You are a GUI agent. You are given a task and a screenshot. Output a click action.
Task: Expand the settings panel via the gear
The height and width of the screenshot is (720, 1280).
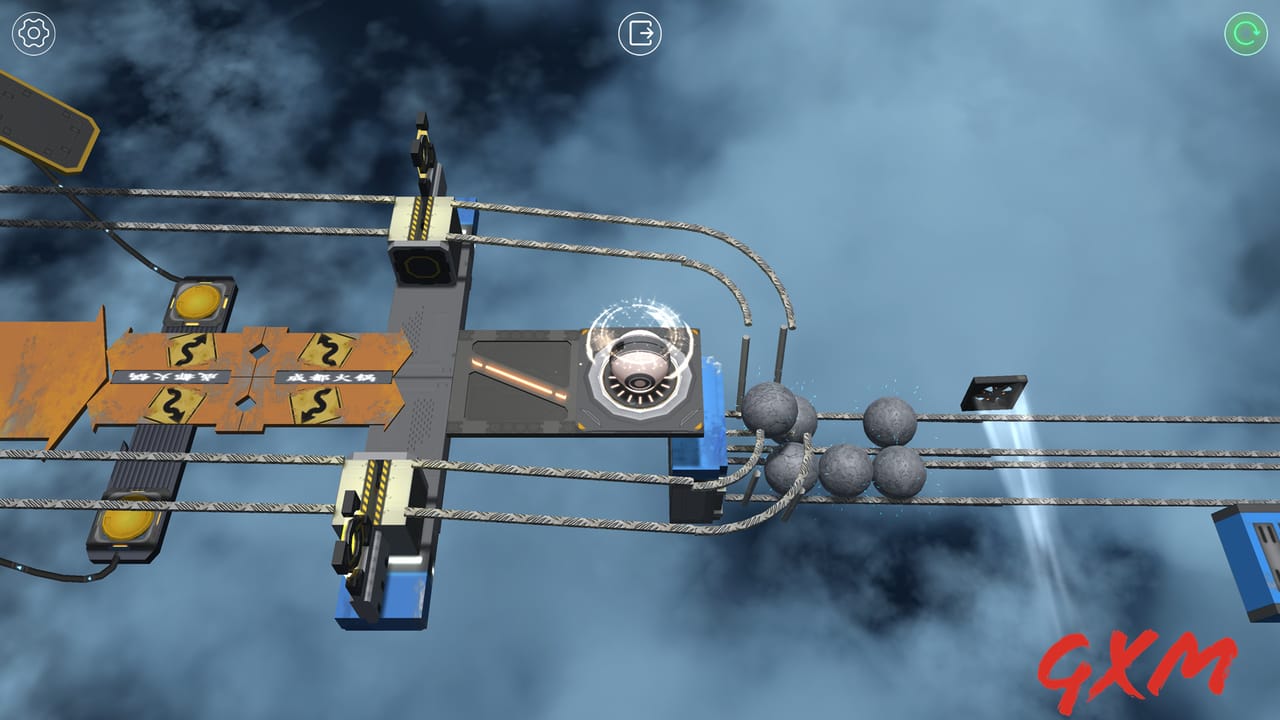point(32,32)
